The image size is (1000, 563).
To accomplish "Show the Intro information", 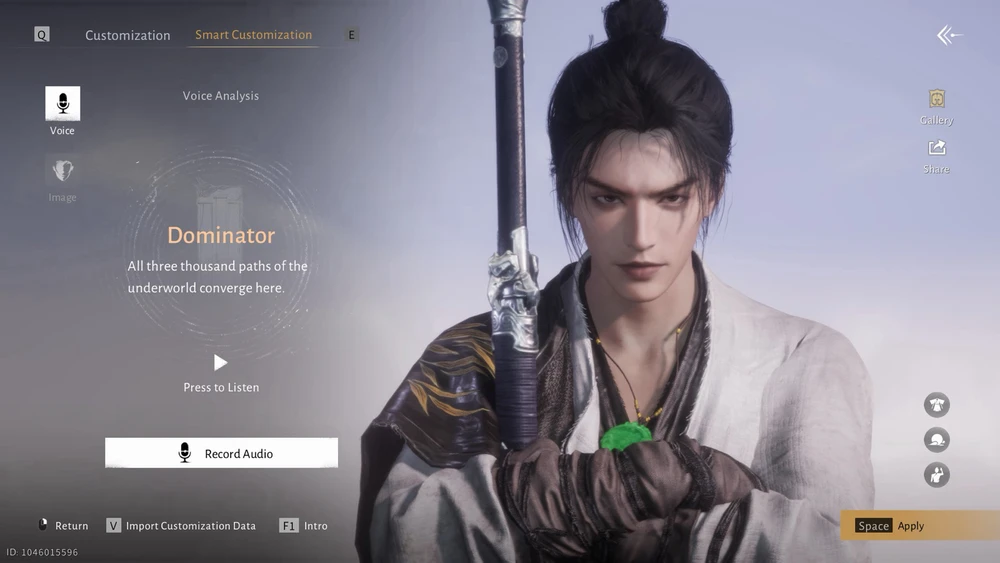I will pyautogui.click(x=304, y=525).
